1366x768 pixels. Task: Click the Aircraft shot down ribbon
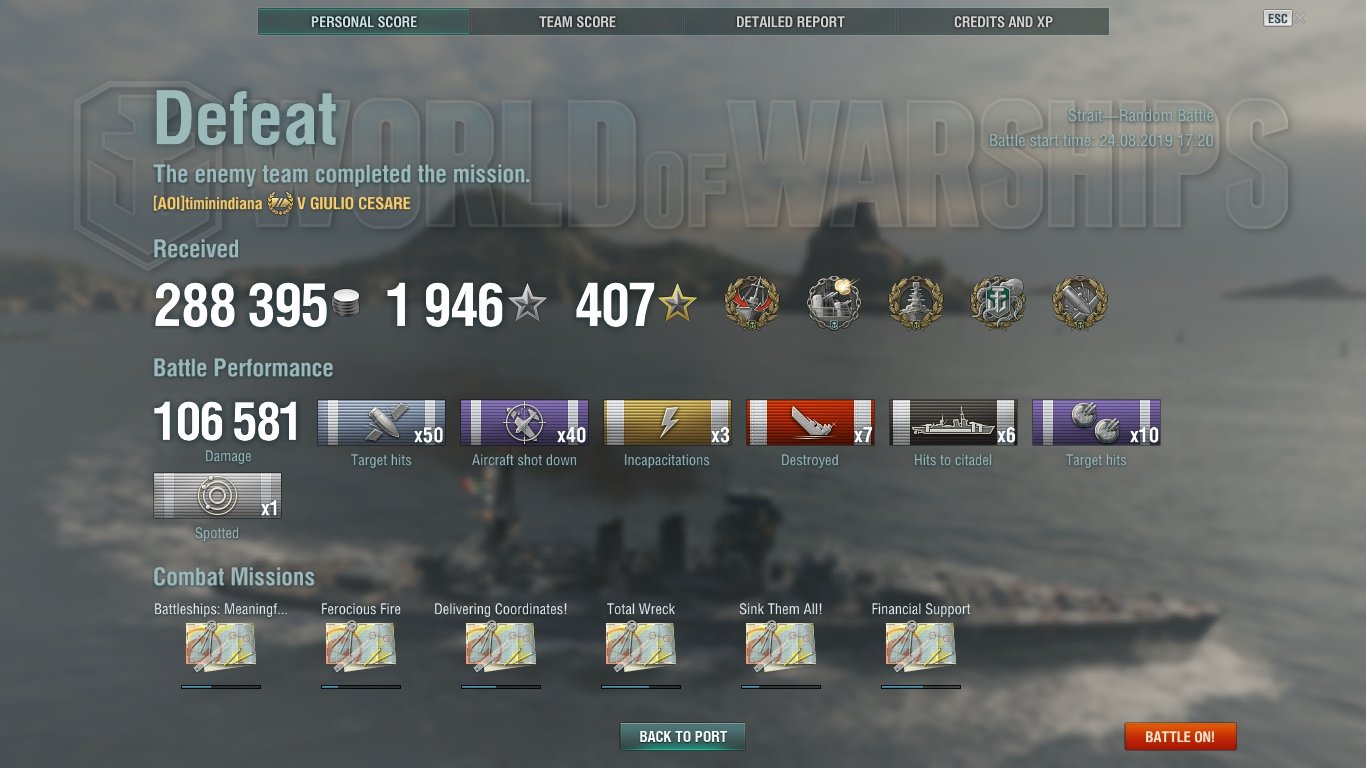tap(524, 423)
